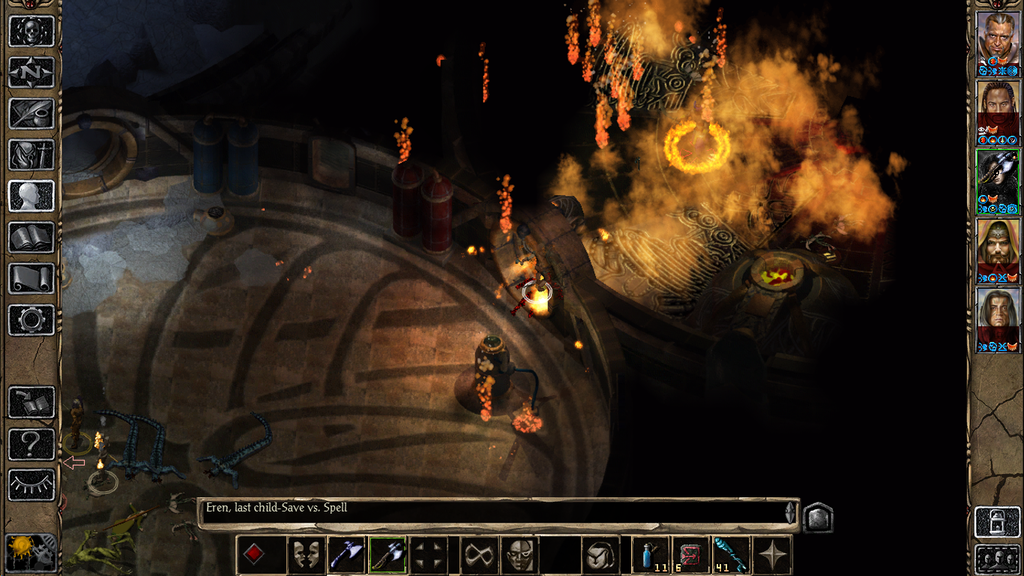Viewport: 1024px width, 576px height.
Task: Open the area map with the compass icon
Action: [31, 72]
